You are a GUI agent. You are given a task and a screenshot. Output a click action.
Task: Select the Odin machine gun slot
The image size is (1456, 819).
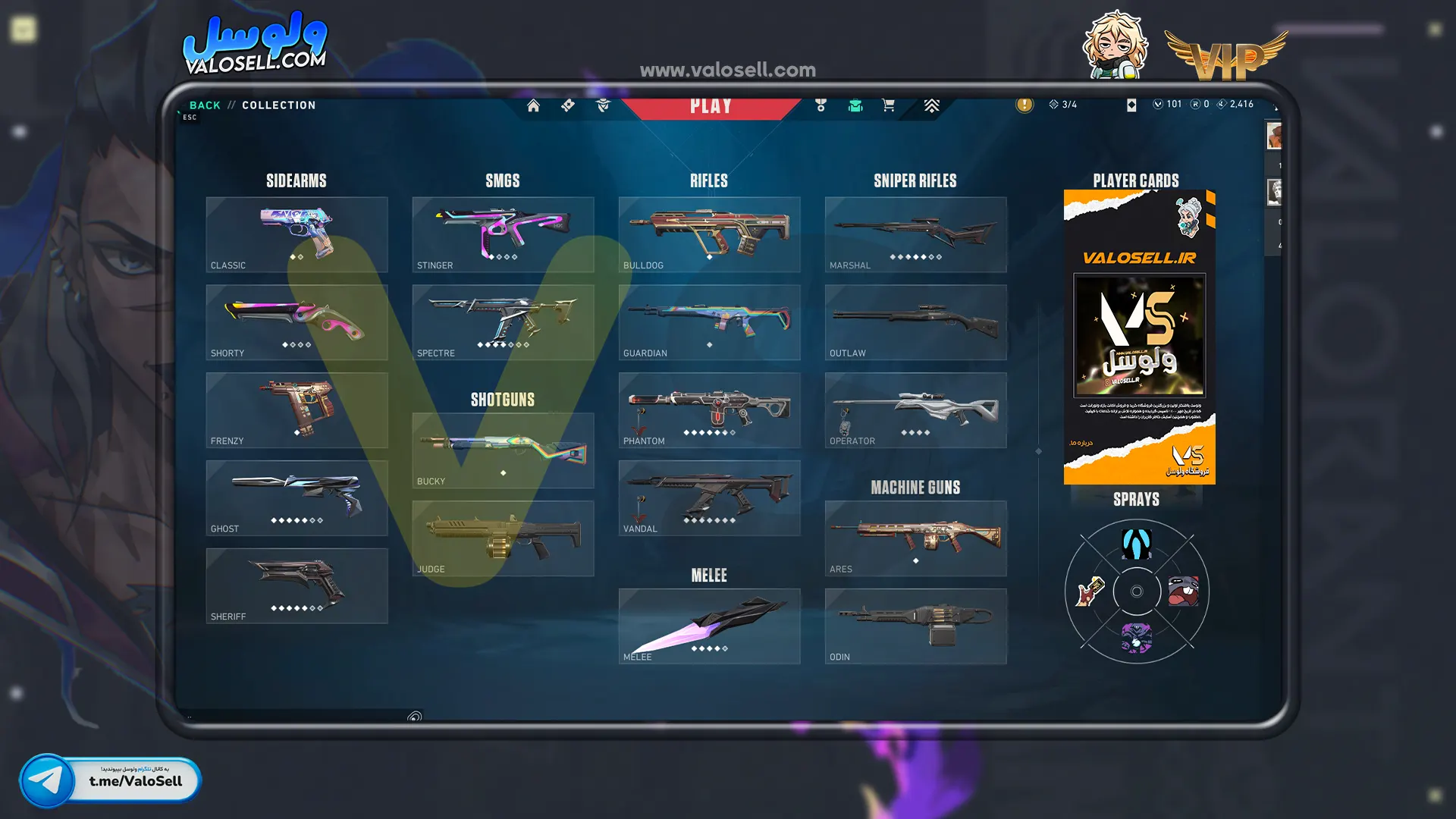915,626
